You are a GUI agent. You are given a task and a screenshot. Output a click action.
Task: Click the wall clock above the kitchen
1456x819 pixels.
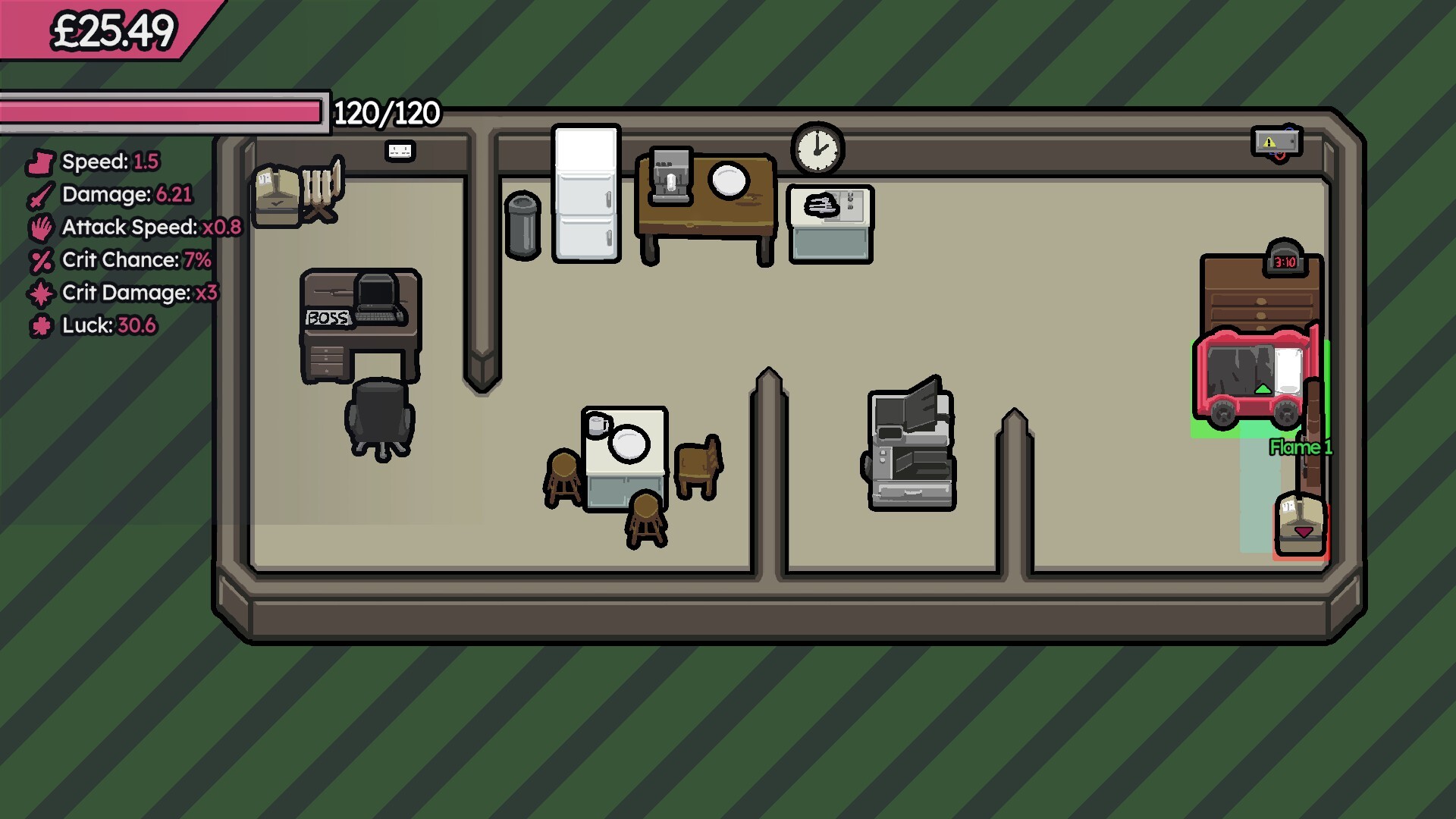point(817,149)
